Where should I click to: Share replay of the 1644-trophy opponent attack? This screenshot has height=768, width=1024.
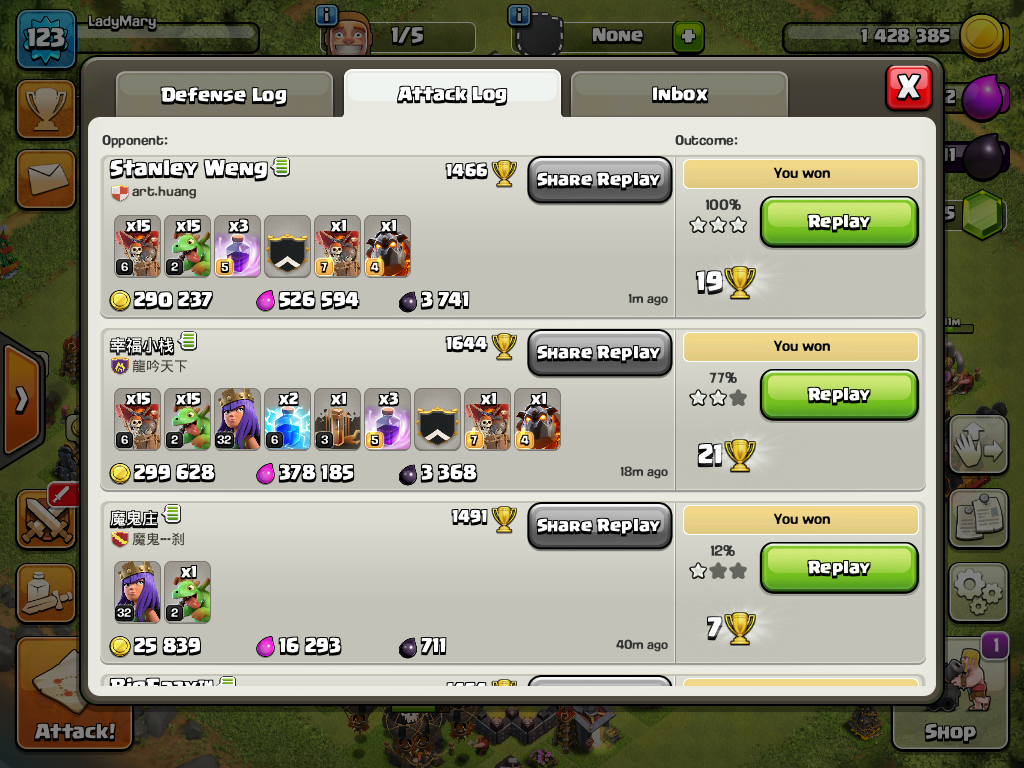tap(599, 353)
